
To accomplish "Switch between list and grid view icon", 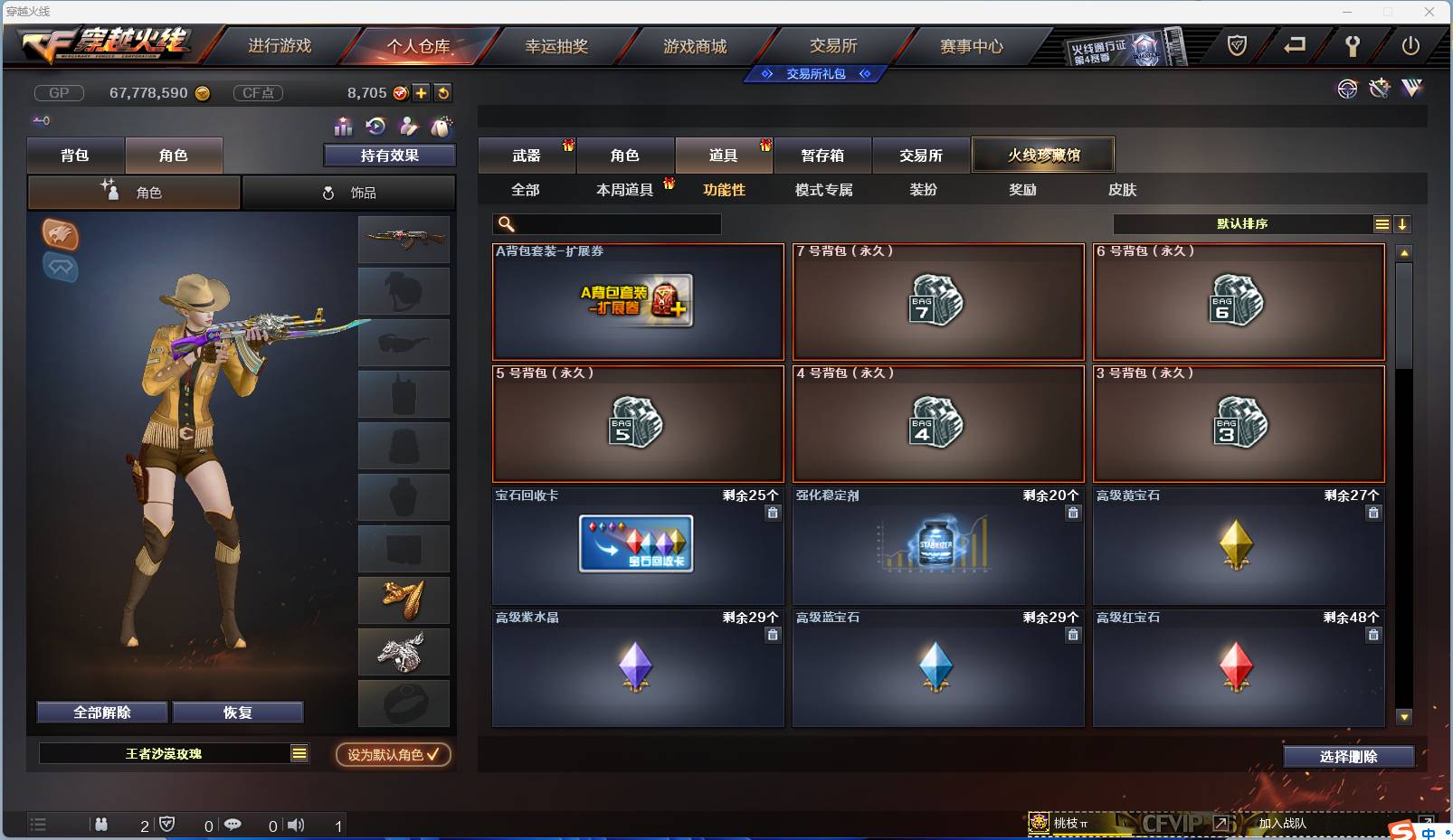I will (1382, 223).
